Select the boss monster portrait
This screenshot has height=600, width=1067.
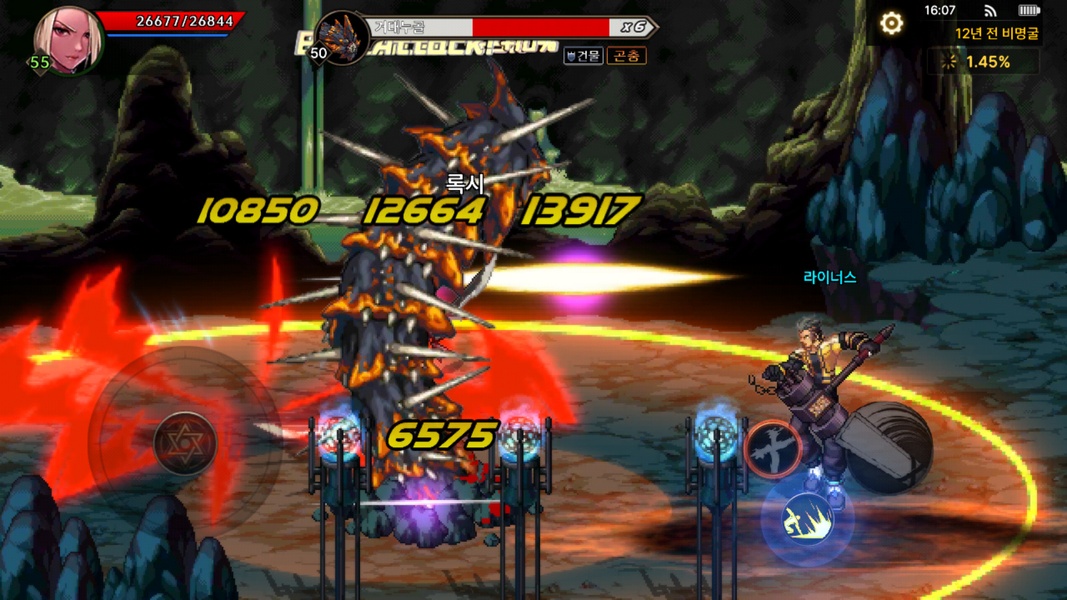tap(342, 37)
